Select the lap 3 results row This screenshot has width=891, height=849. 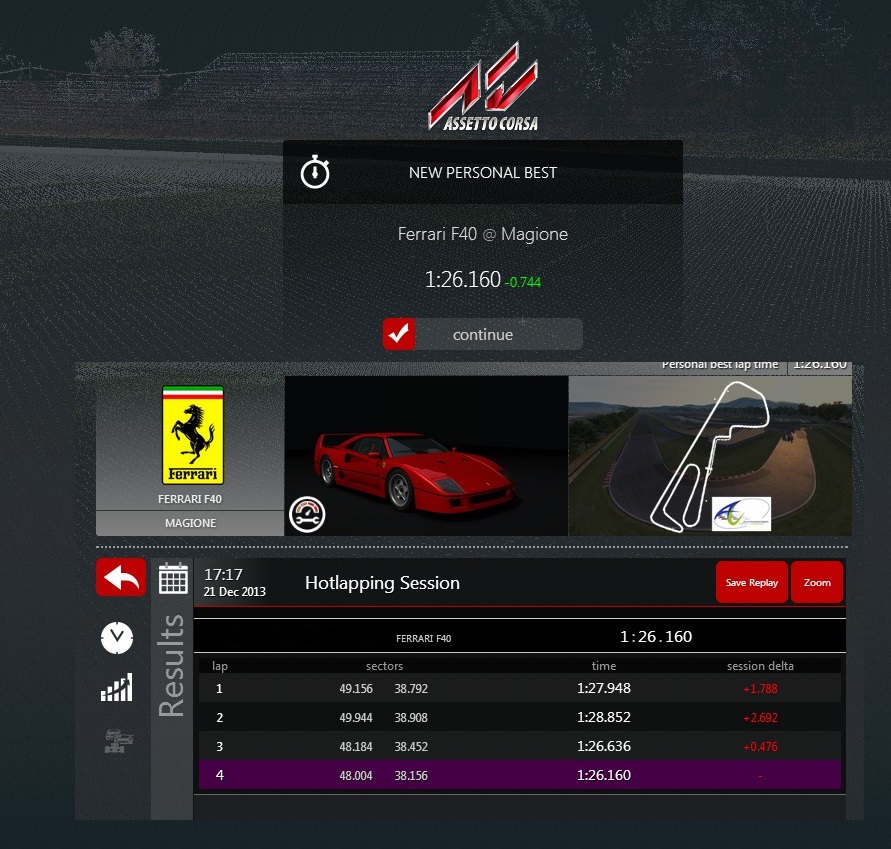point(520,746)
